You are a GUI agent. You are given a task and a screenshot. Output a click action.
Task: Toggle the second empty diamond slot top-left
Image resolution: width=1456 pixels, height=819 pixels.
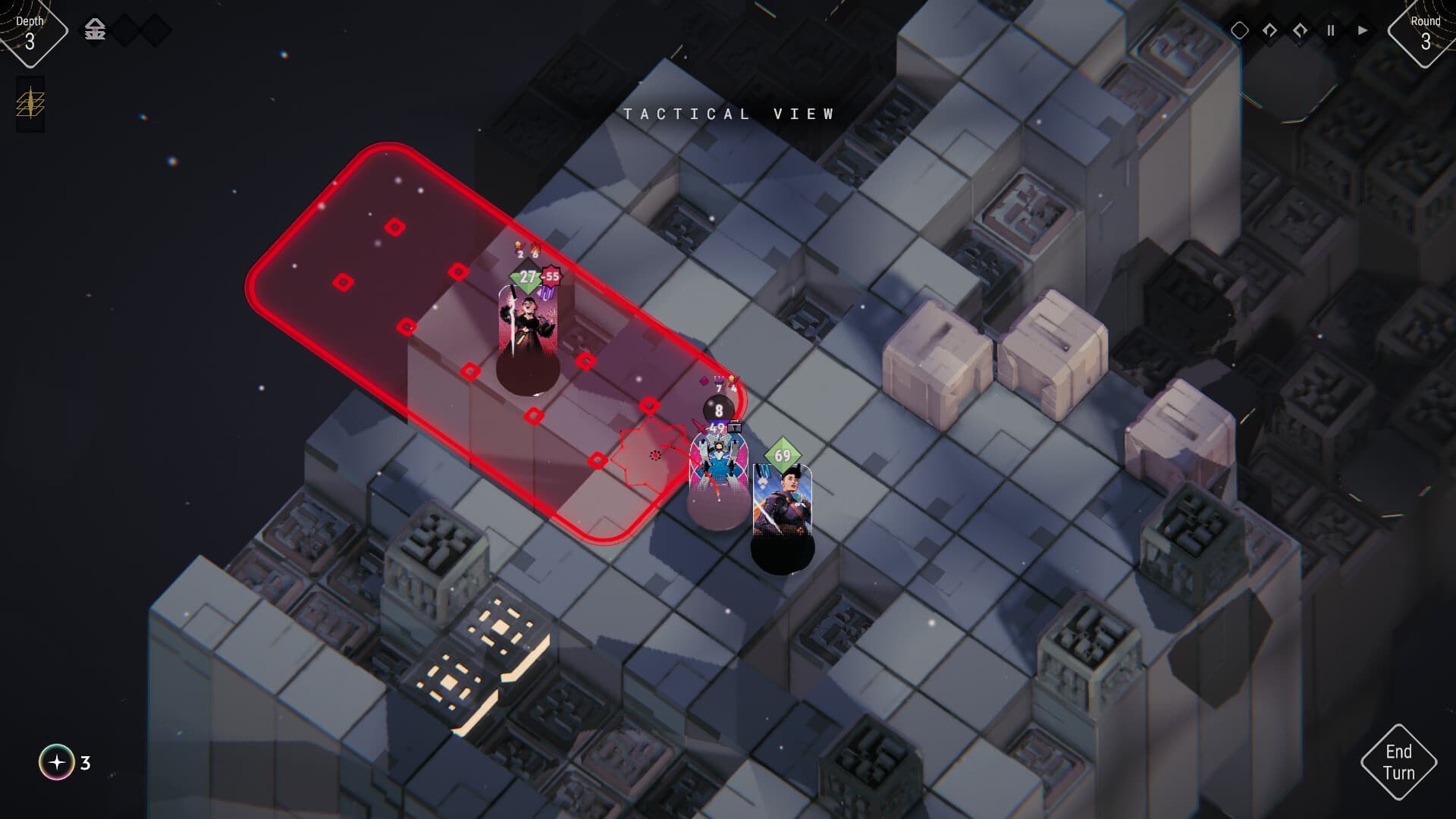155,28
